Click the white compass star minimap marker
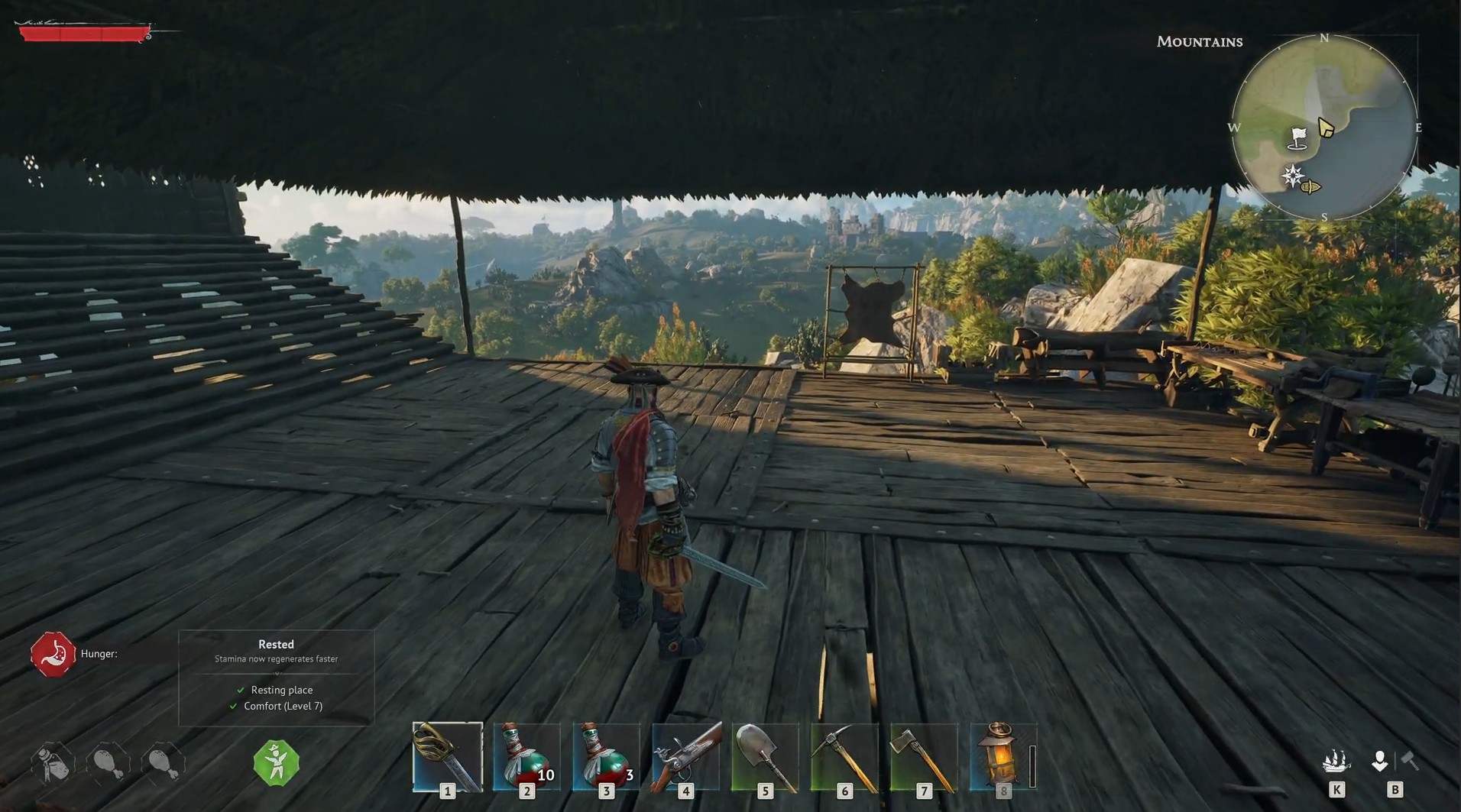The width and height of the screenshot is (1461, 812). pos(1293,176)
